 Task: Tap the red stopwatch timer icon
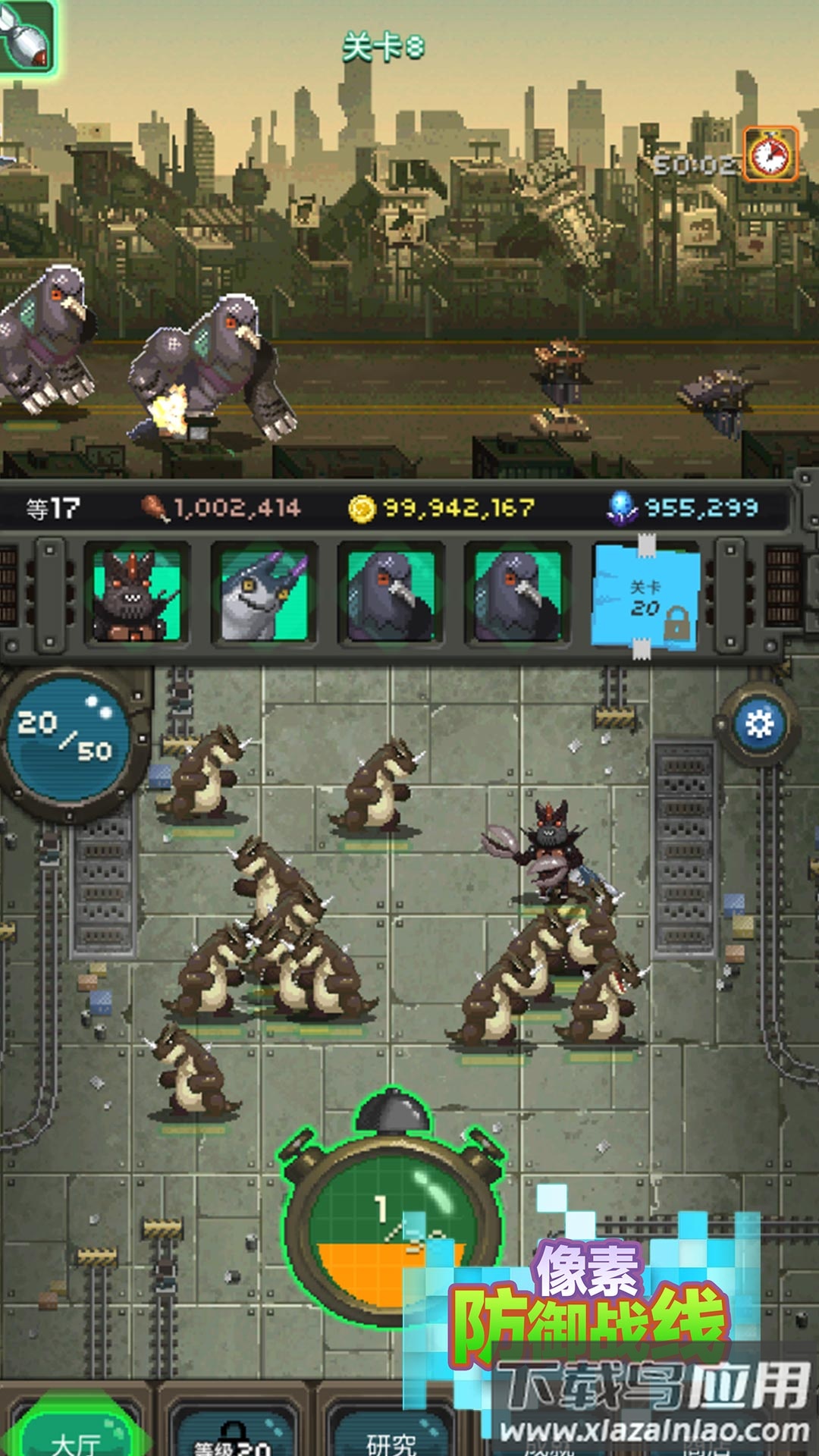coord(770,154)
